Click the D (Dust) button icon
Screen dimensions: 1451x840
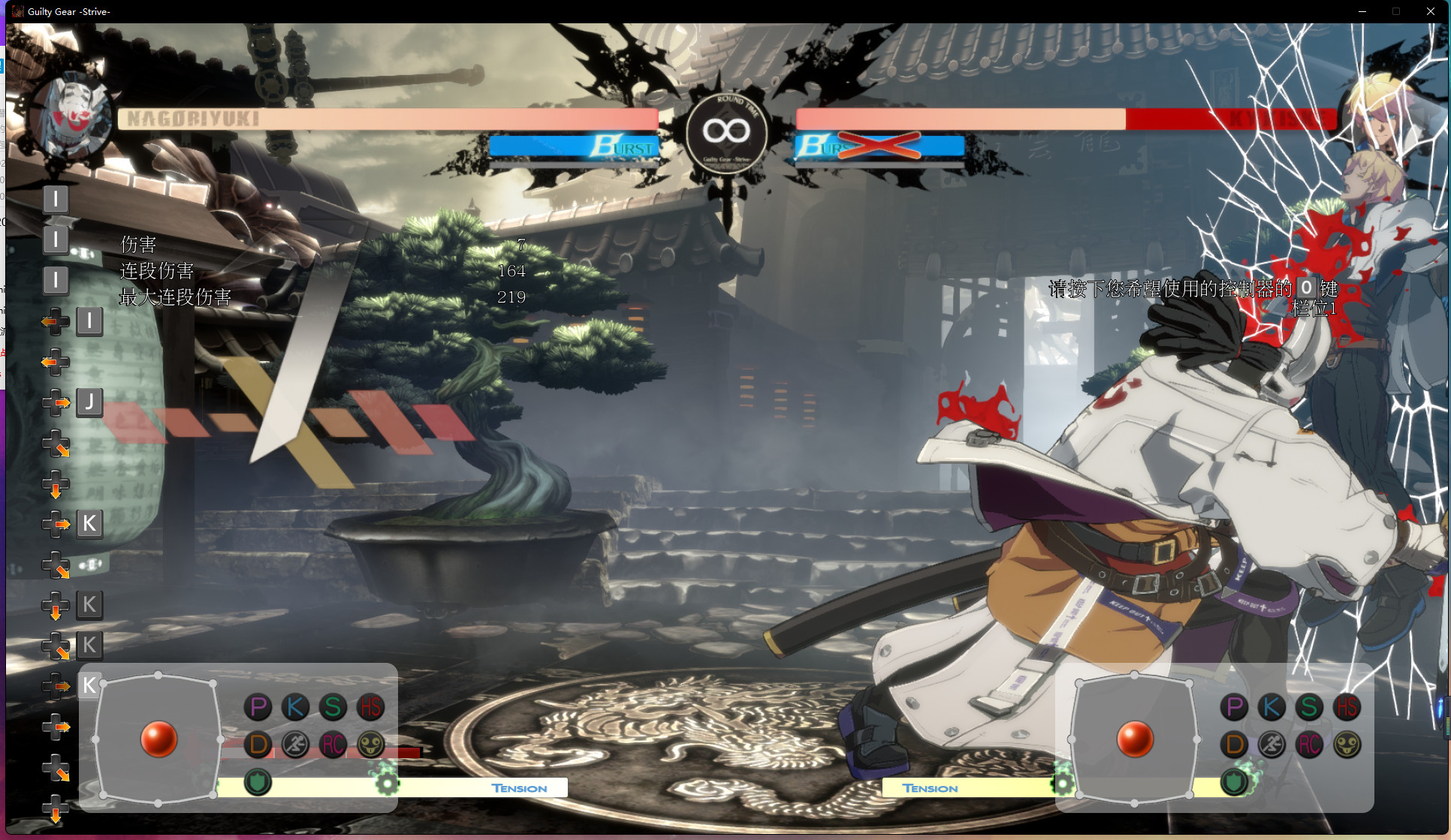pos(258,745)
